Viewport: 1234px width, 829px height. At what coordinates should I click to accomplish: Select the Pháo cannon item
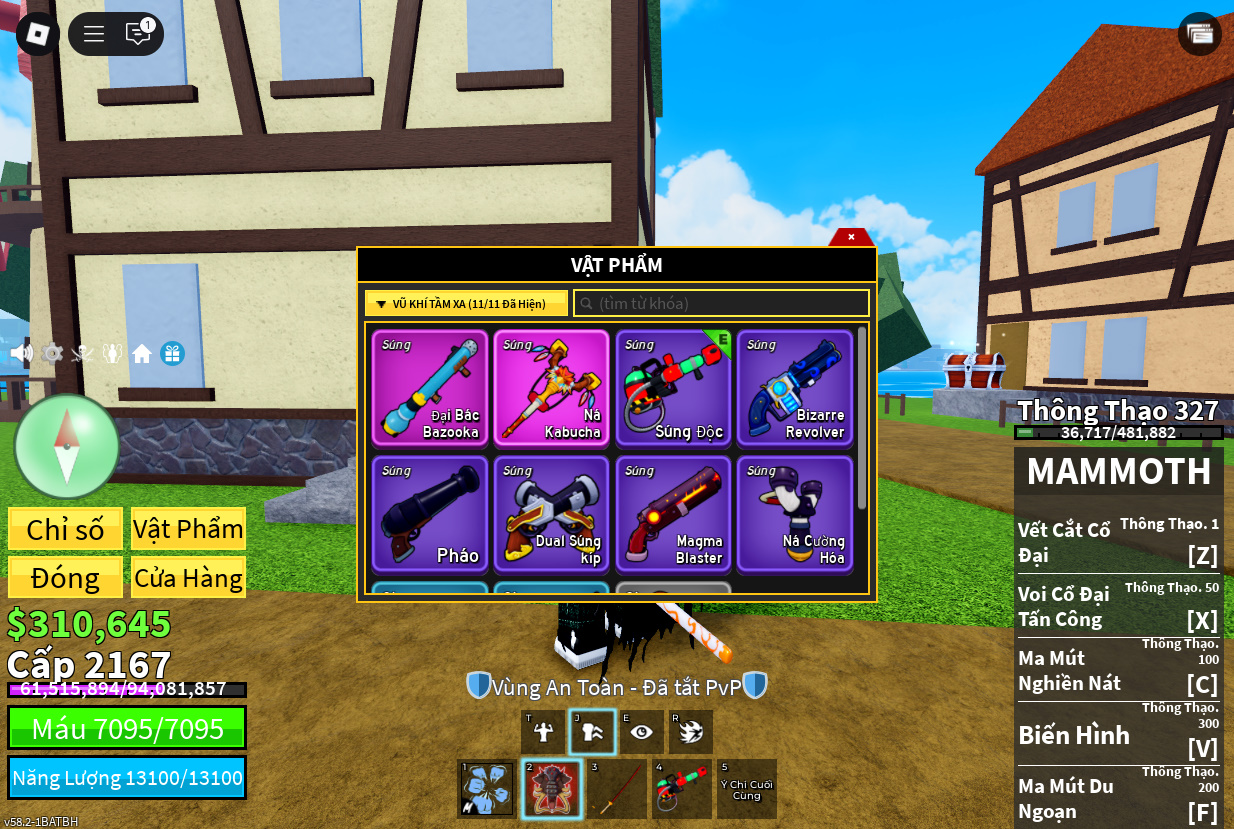click(430, 514)
